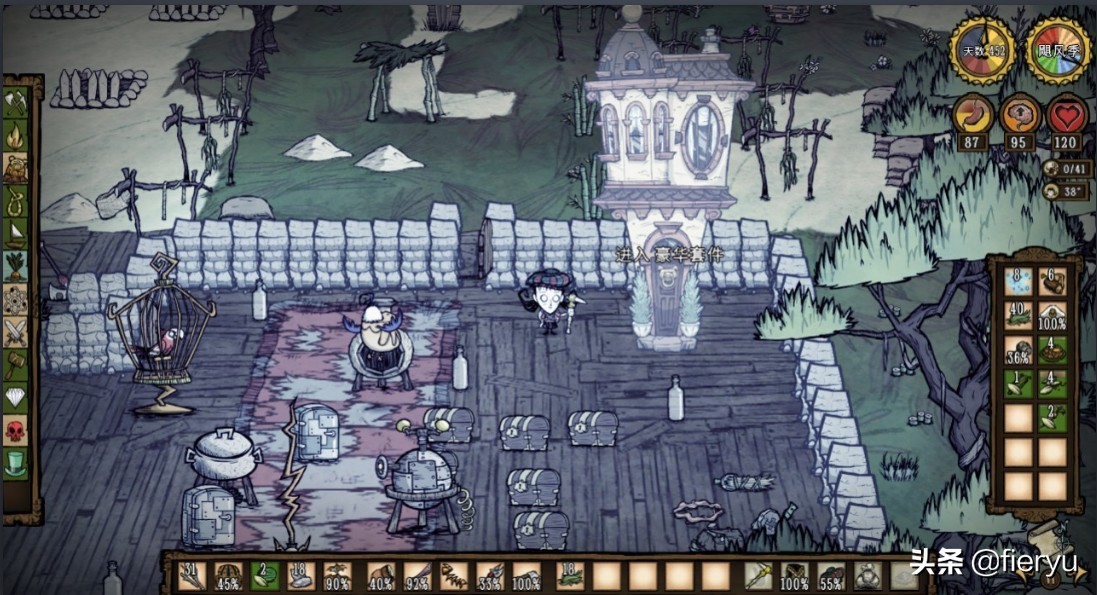Switch to the Dress tab with green top hat
This screenshot has width=1097, height=595.
click(17, 463)
